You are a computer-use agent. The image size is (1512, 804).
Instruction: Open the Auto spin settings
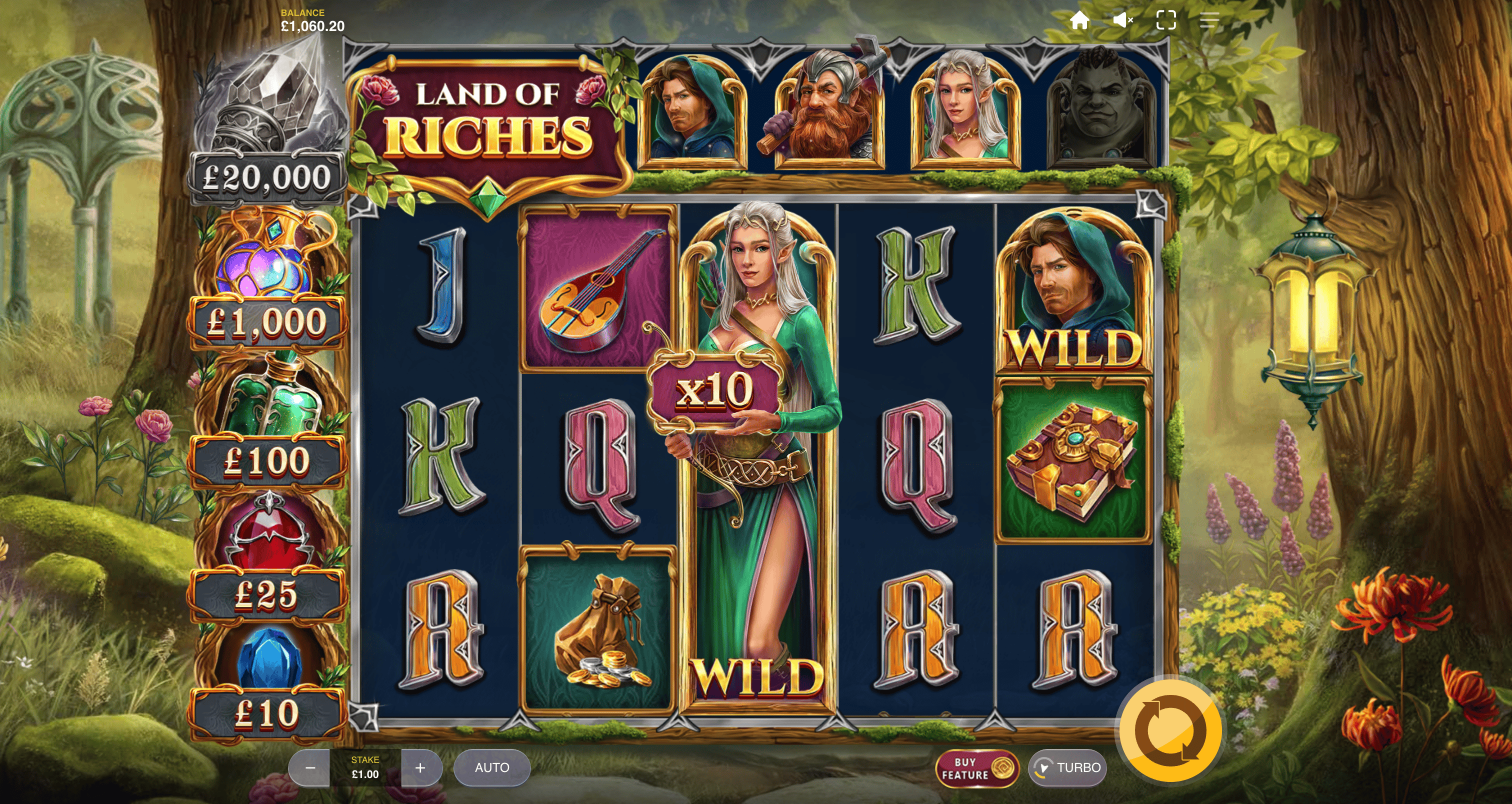pyautogui.click(x=492, y=767)
